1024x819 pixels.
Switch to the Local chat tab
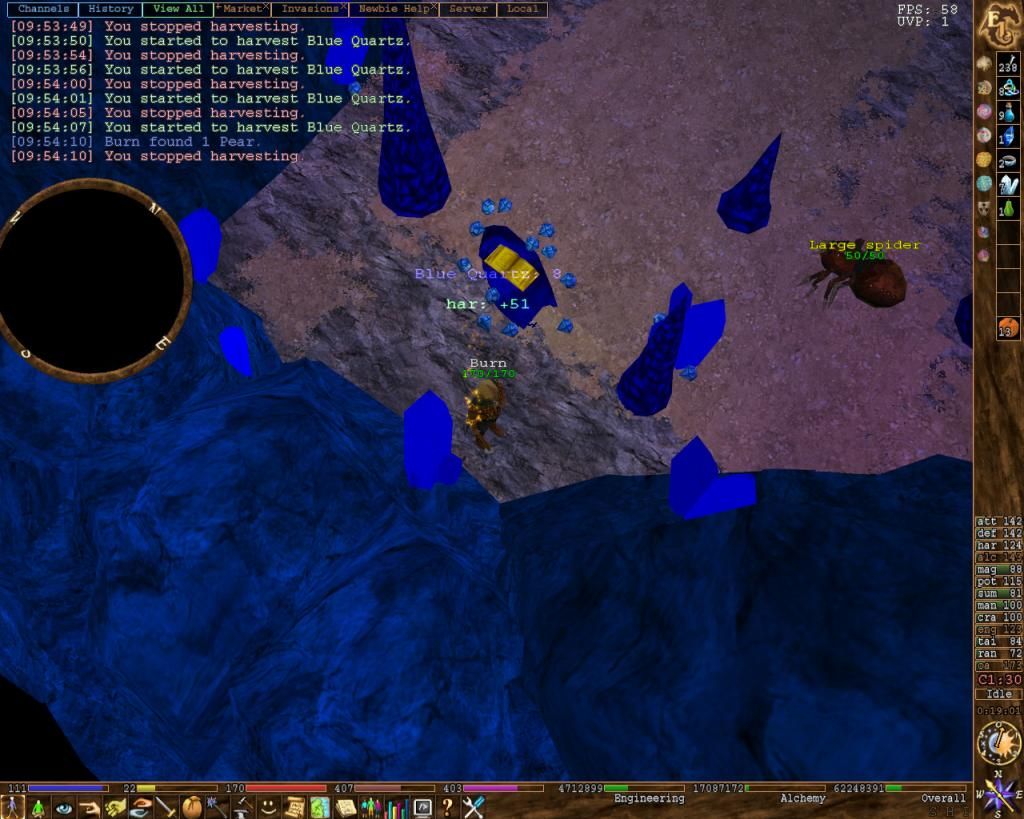tap(522, 9)
